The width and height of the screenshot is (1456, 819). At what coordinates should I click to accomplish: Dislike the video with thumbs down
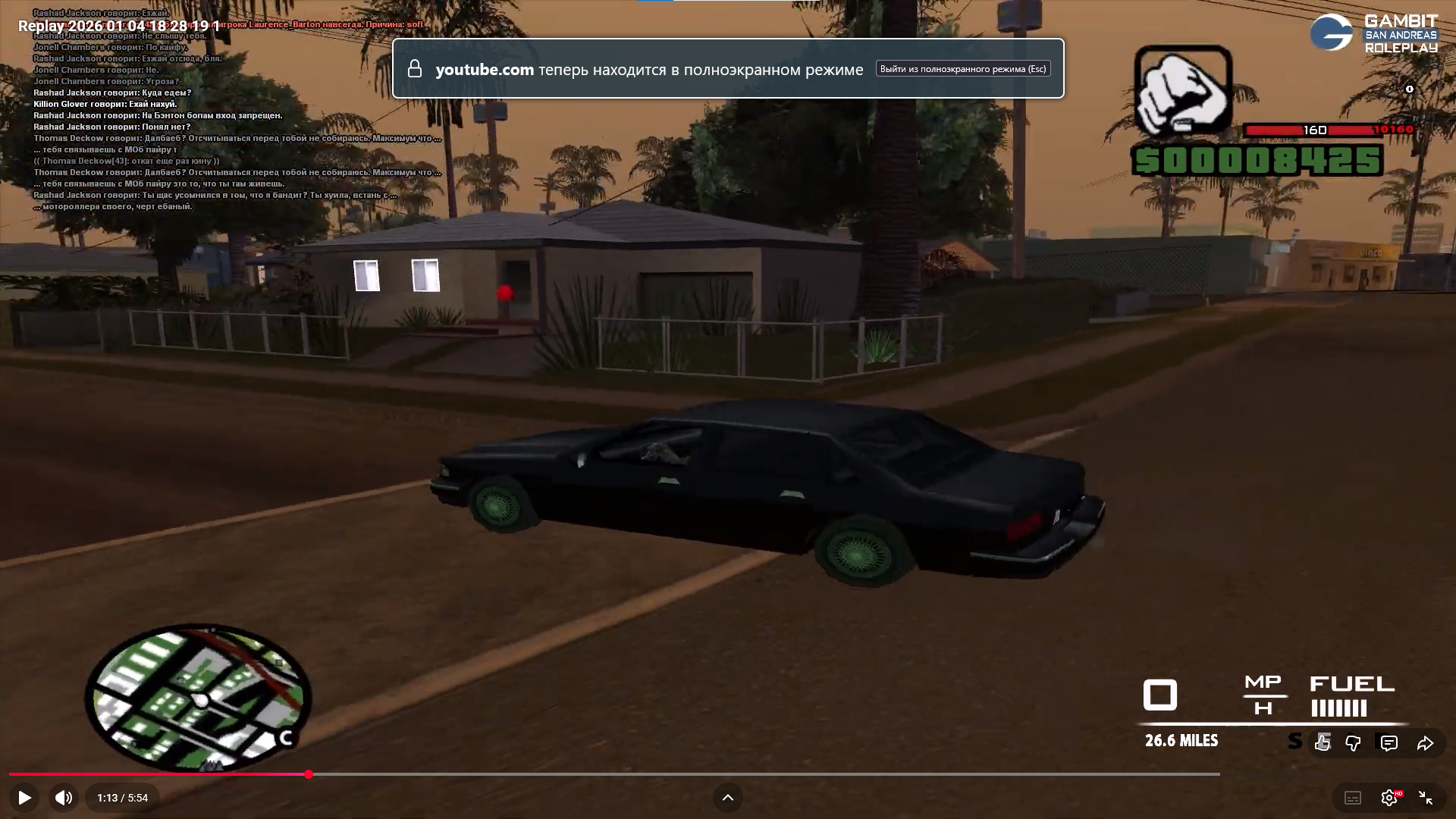1353,743
